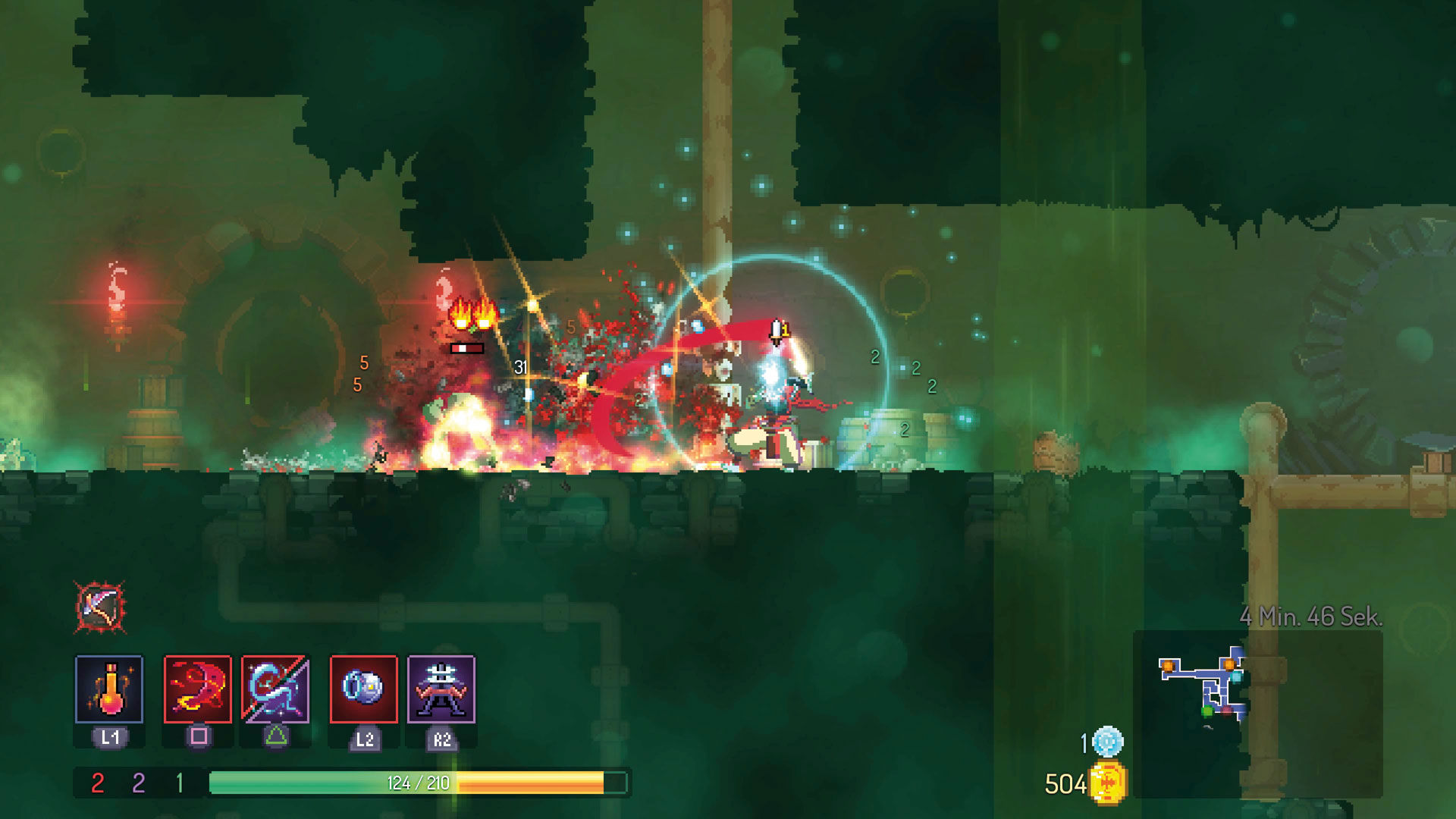This screenshot has height=819, width=1456.
Task: Select the blue and red secondary weapon slot
Action: (x=275, y=689)
